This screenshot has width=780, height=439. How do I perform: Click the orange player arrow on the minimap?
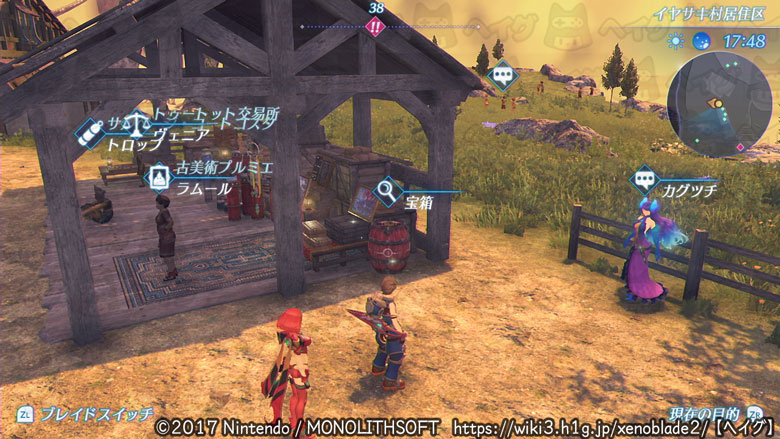coord(716,102)
